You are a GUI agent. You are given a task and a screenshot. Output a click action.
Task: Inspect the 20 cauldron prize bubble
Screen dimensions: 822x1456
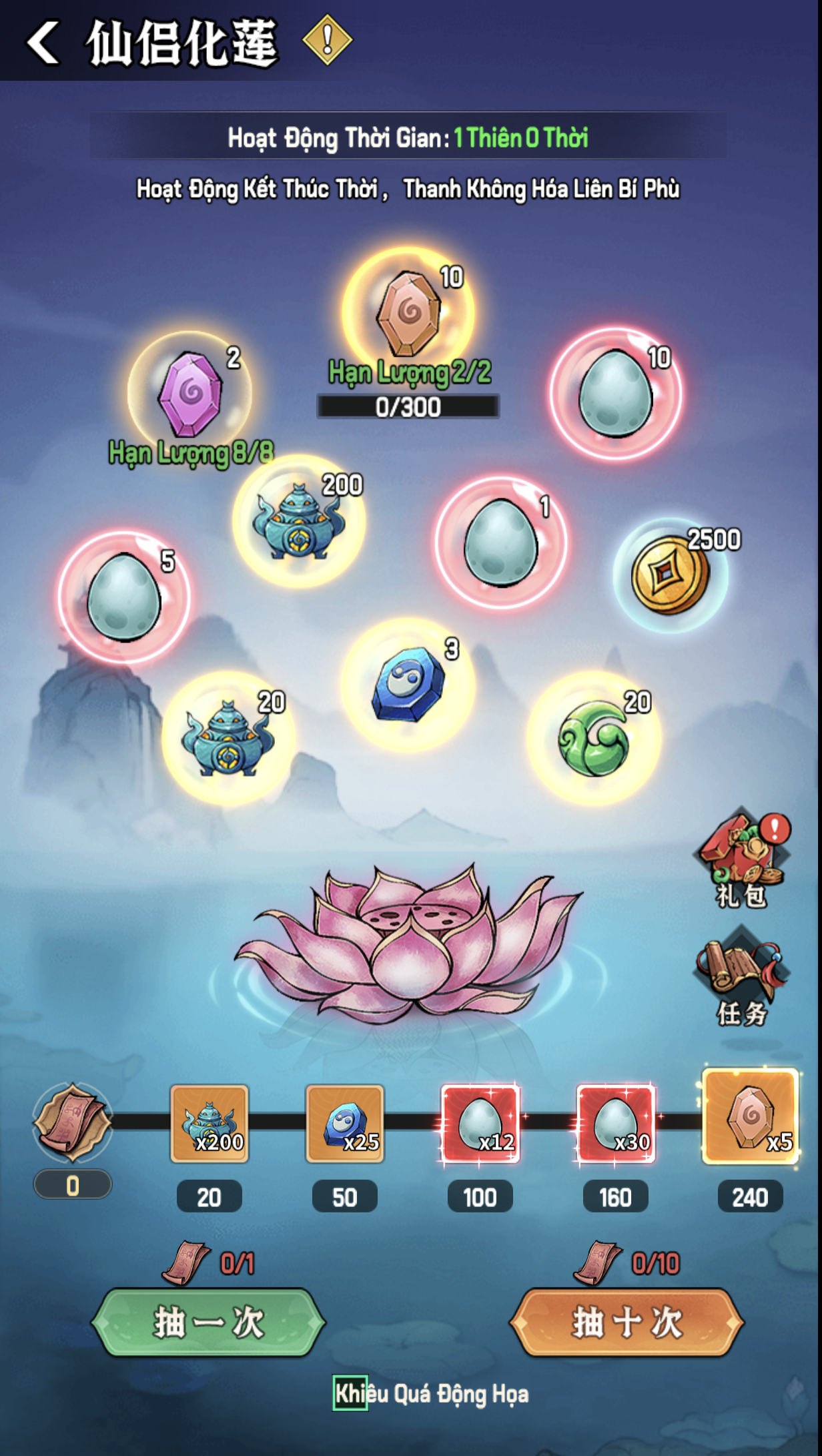click(228, 739)
